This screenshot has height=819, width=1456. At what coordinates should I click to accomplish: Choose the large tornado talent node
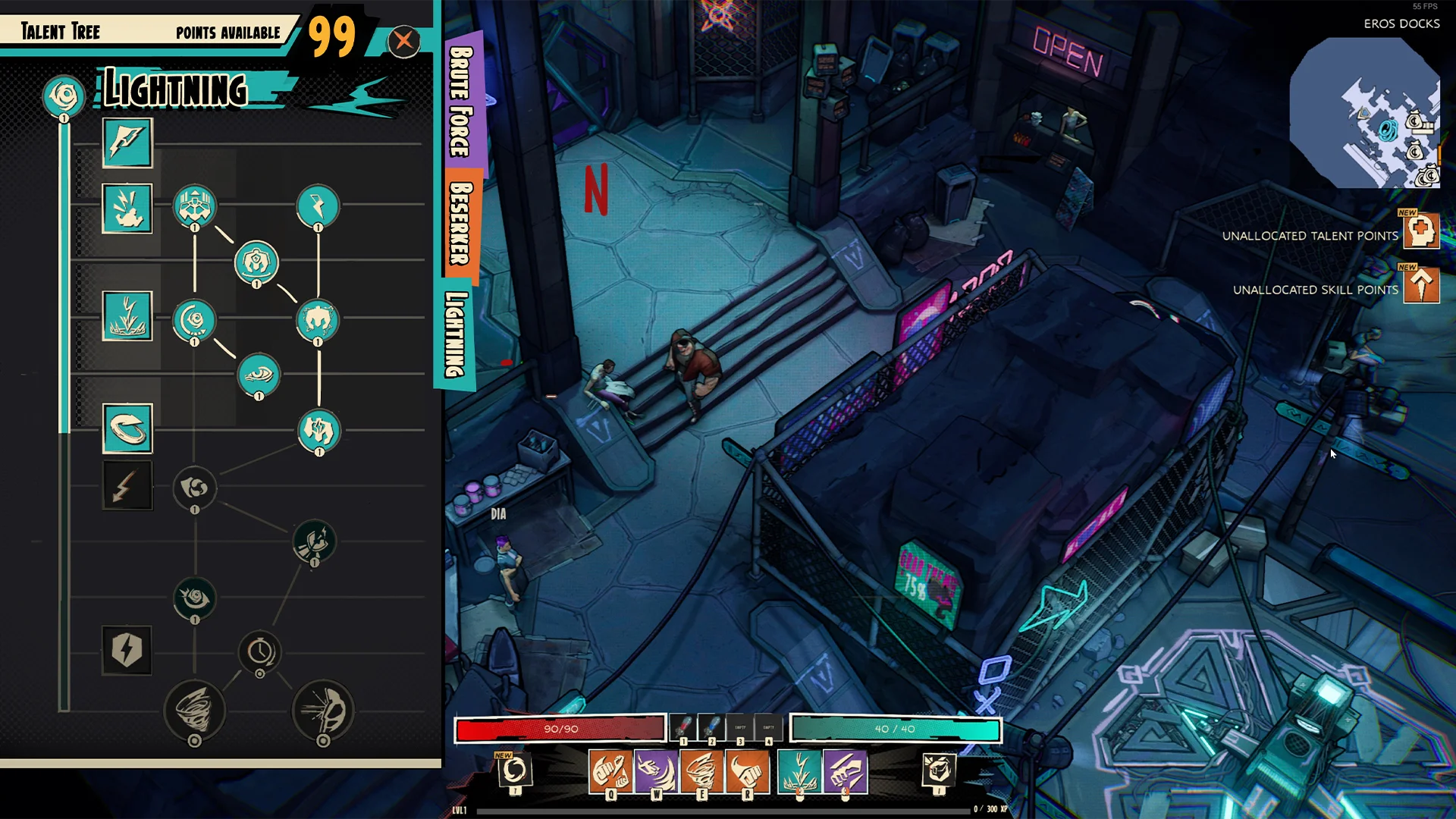click(195, 710)
